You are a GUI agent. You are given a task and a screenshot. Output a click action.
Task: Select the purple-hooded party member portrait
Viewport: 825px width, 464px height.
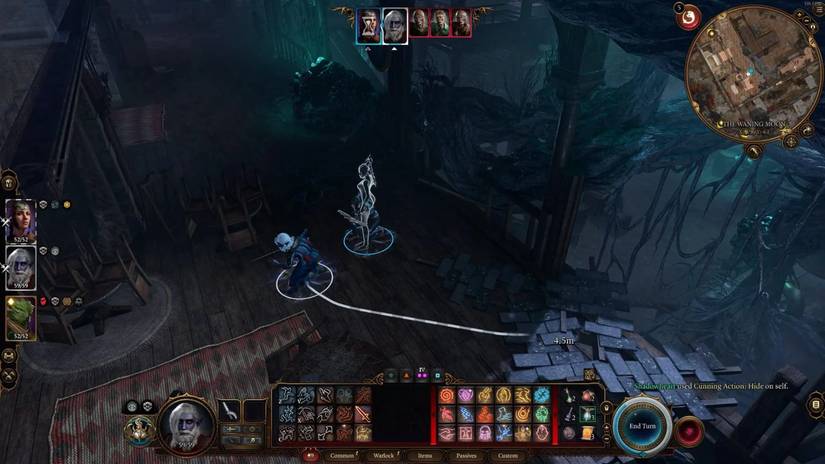pos(21,220)
